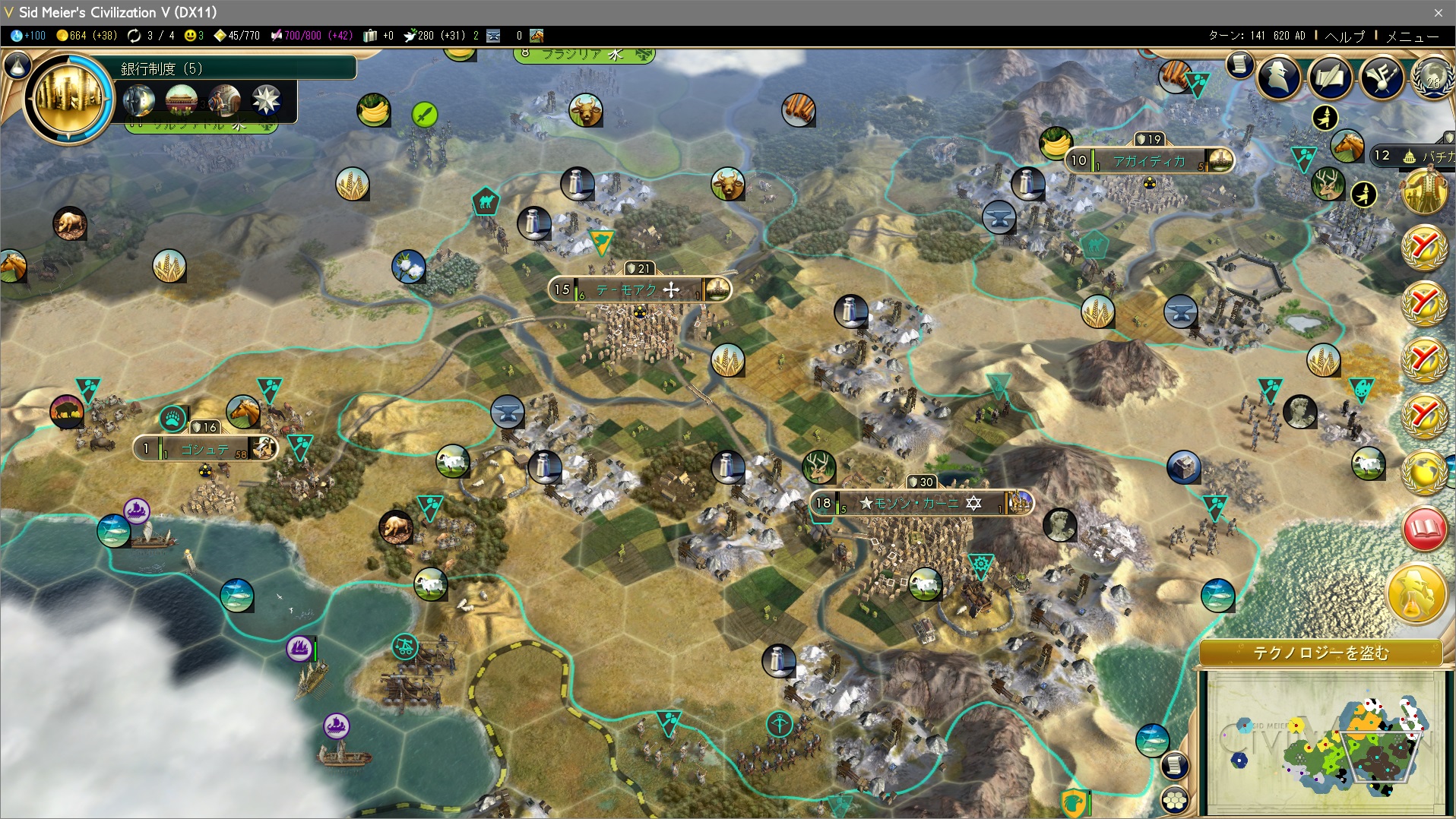Click テクノロジーを盗む steal technology button
The height and width of the screenshot is (819, 1456).
(x=1320, y=653)
